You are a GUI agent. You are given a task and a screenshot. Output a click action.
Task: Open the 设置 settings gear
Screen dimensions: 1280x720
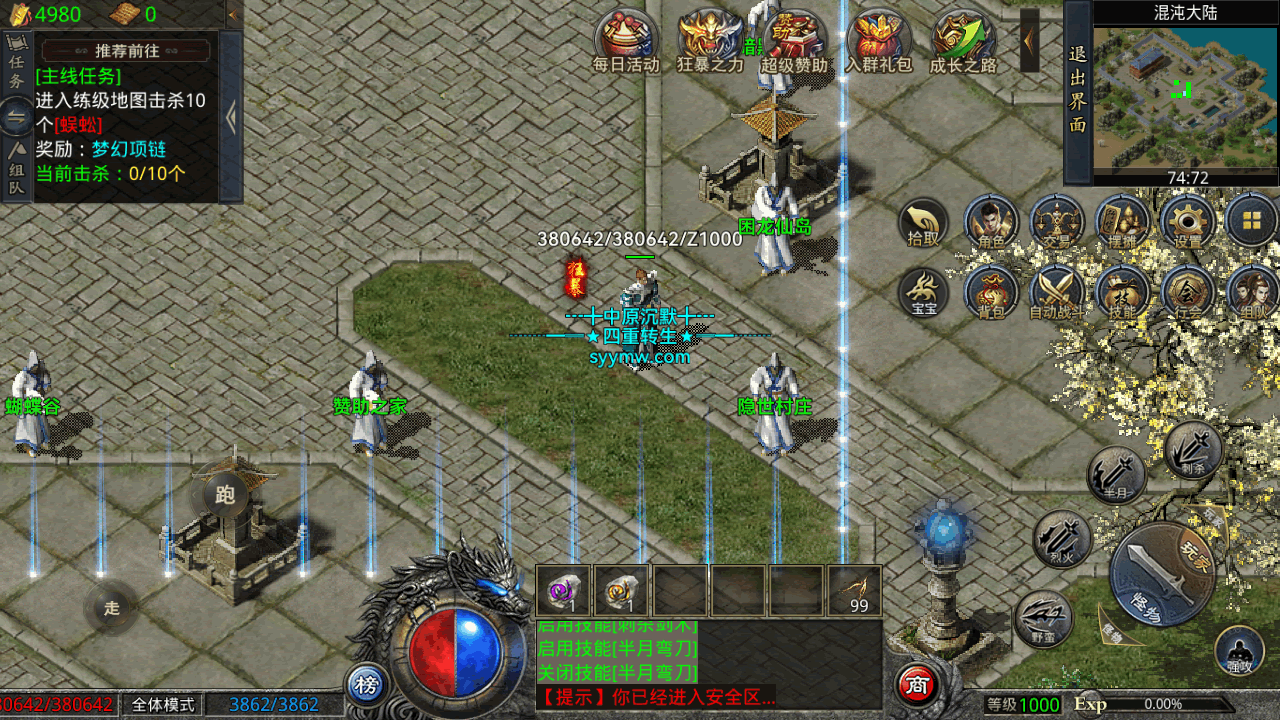pyautogui.click(x=1187, y=221)
